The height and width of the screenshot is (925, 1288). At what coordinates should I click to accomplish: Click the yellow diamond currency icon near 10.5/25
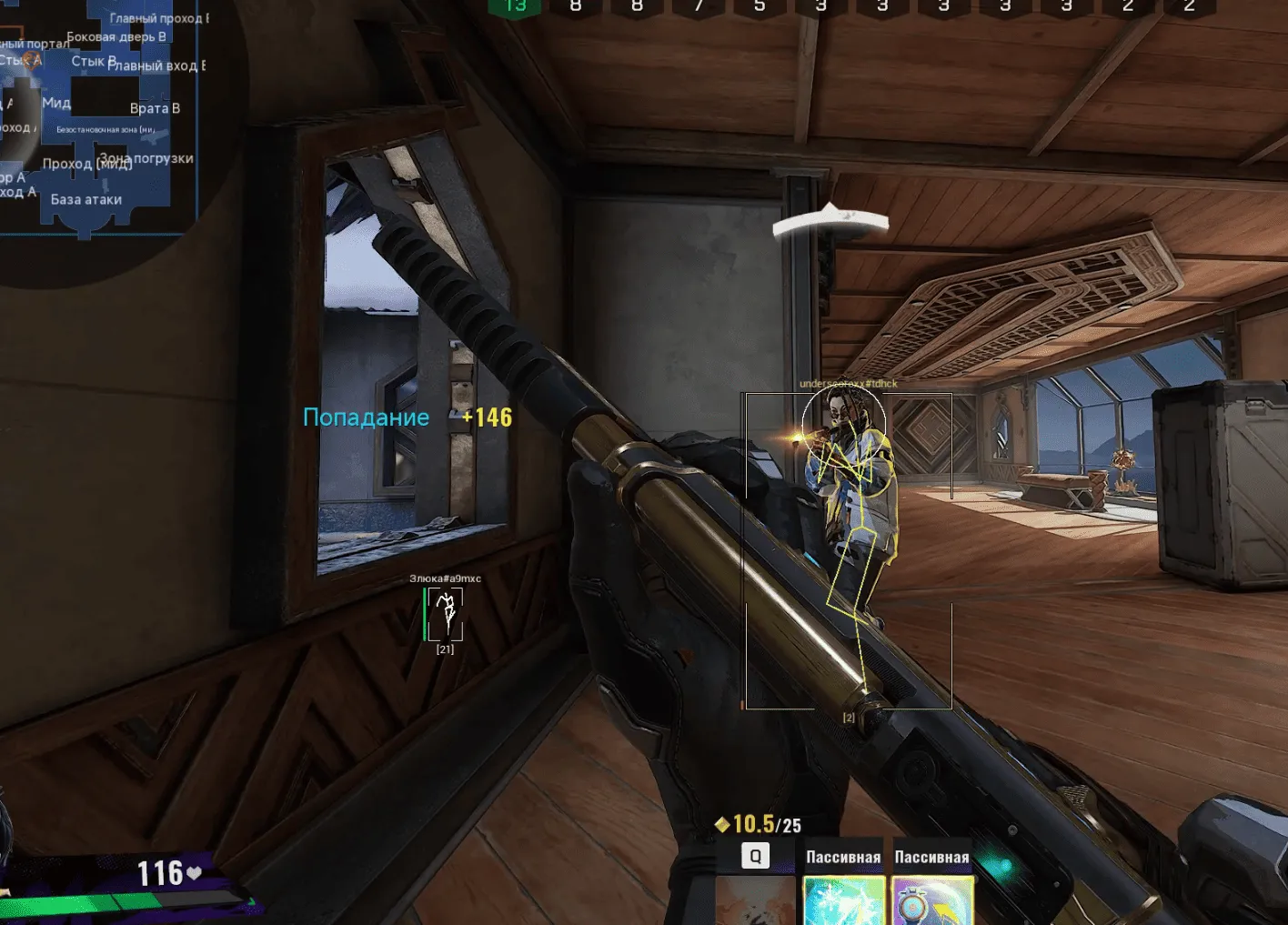coord(721,824)
